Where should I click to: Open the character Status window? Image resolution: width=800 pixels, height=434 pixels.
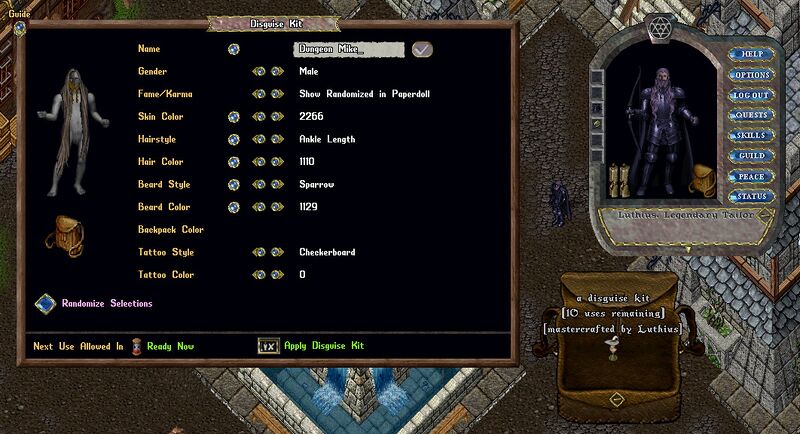point(752,197)
